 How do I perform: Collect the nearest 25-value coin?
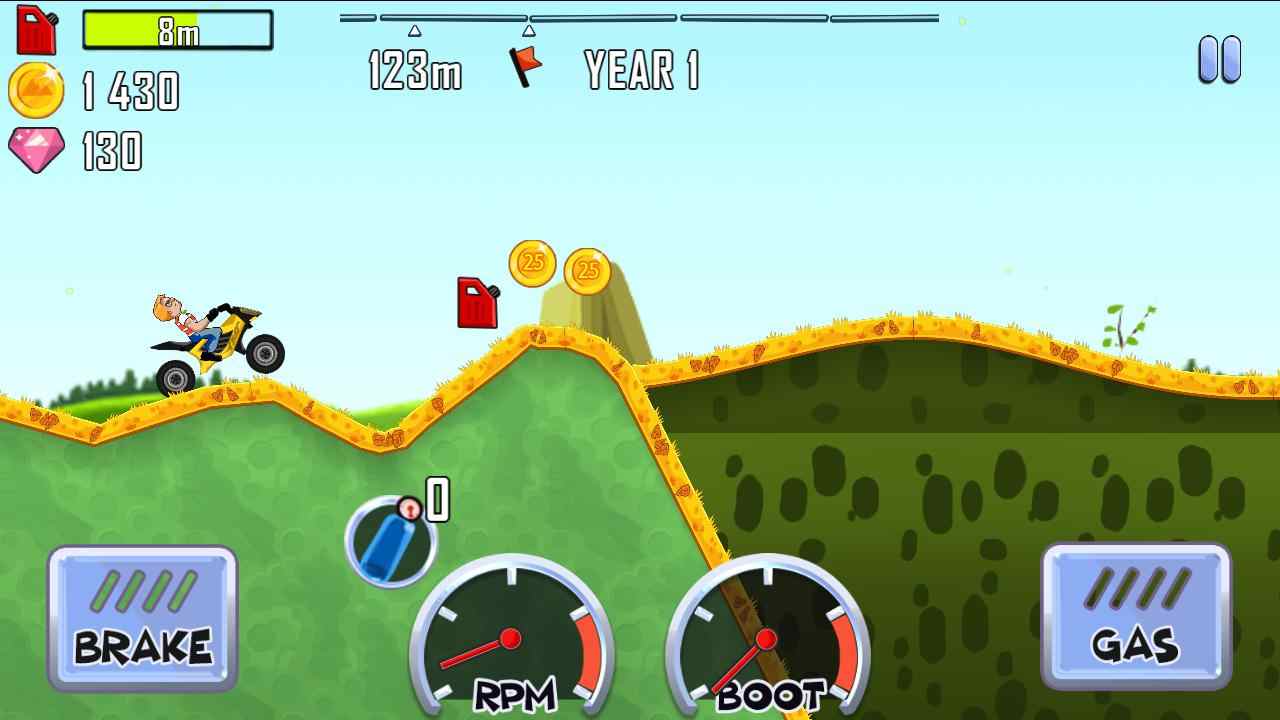coord(531,265)
